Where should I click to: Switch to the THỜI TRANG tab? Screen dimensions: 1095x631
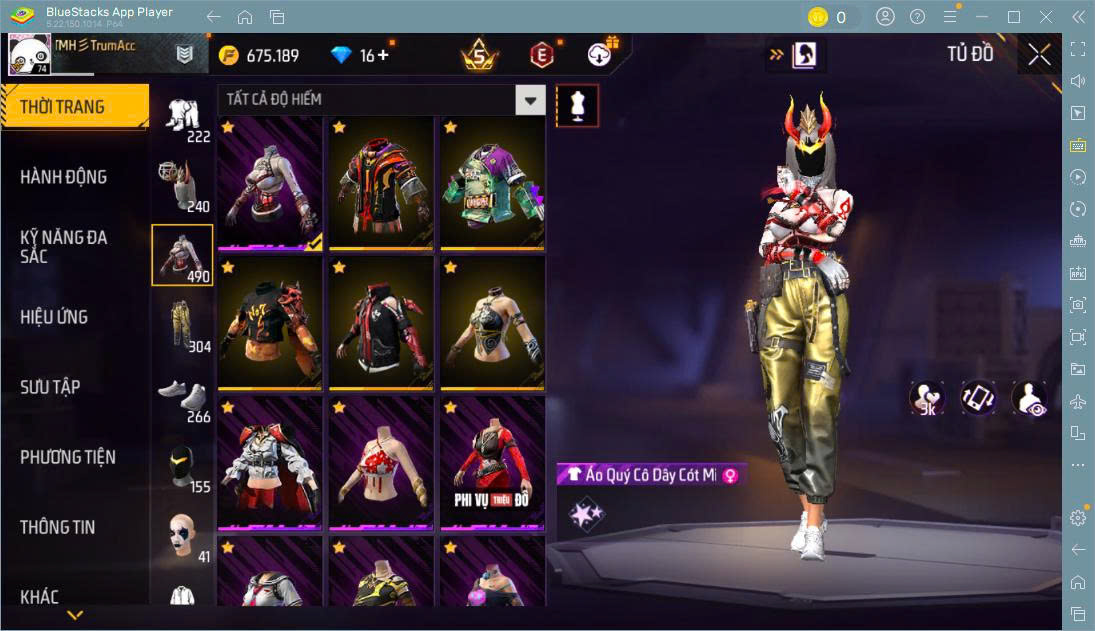point(74,107)
